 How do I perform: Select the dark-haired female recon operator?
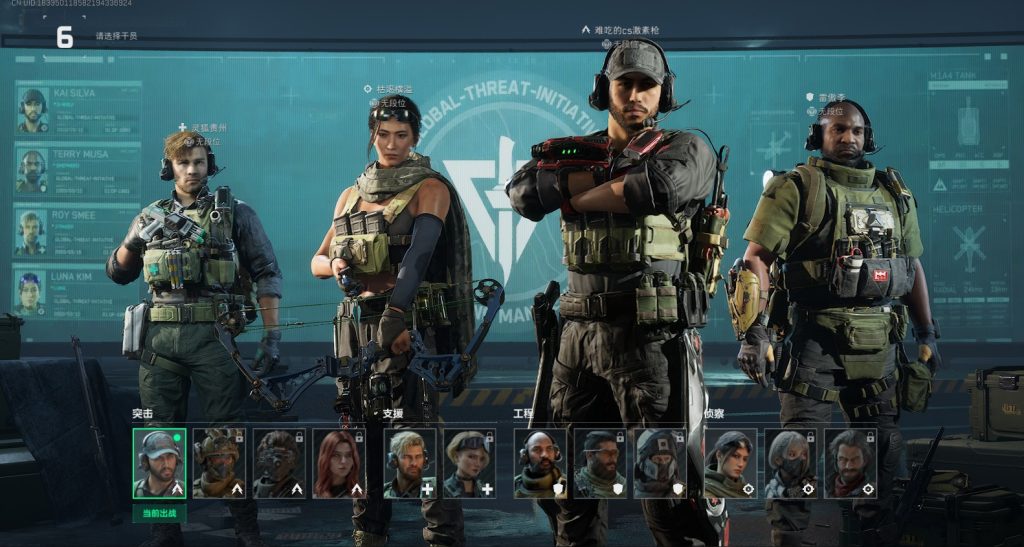coord(730,463)
